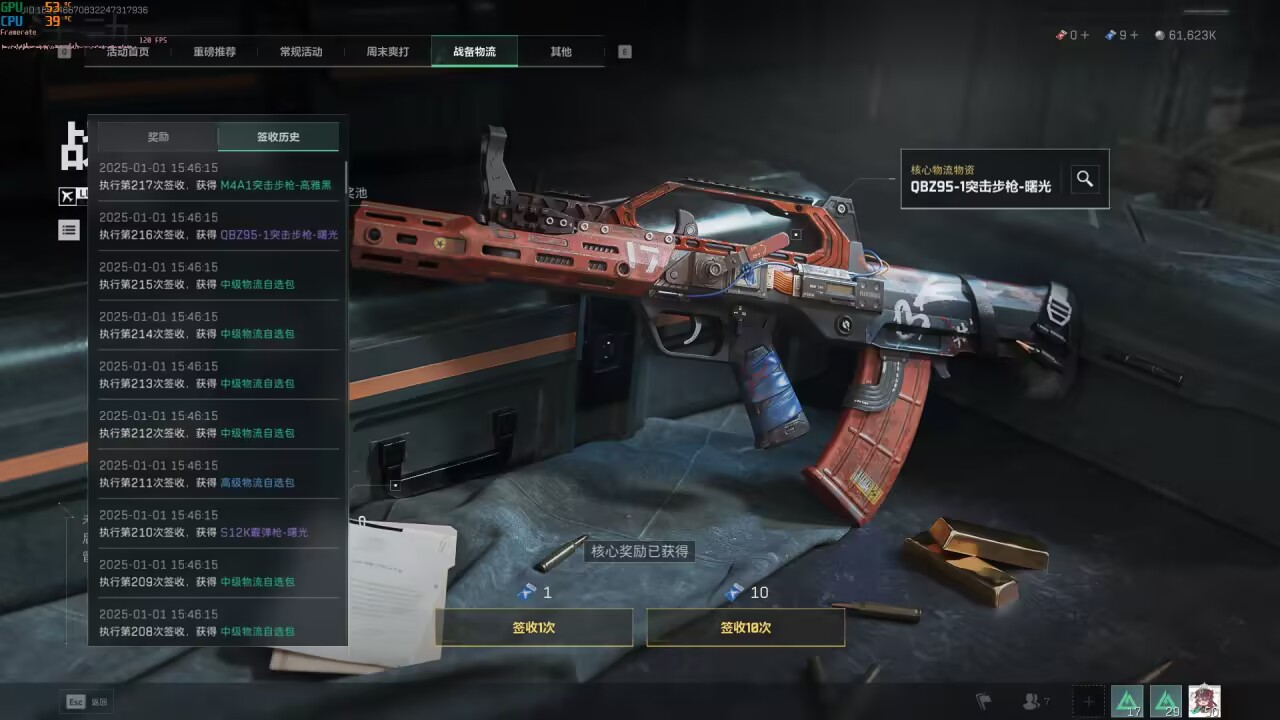
Task: Open the anime player avatar
Action: 1204,701
